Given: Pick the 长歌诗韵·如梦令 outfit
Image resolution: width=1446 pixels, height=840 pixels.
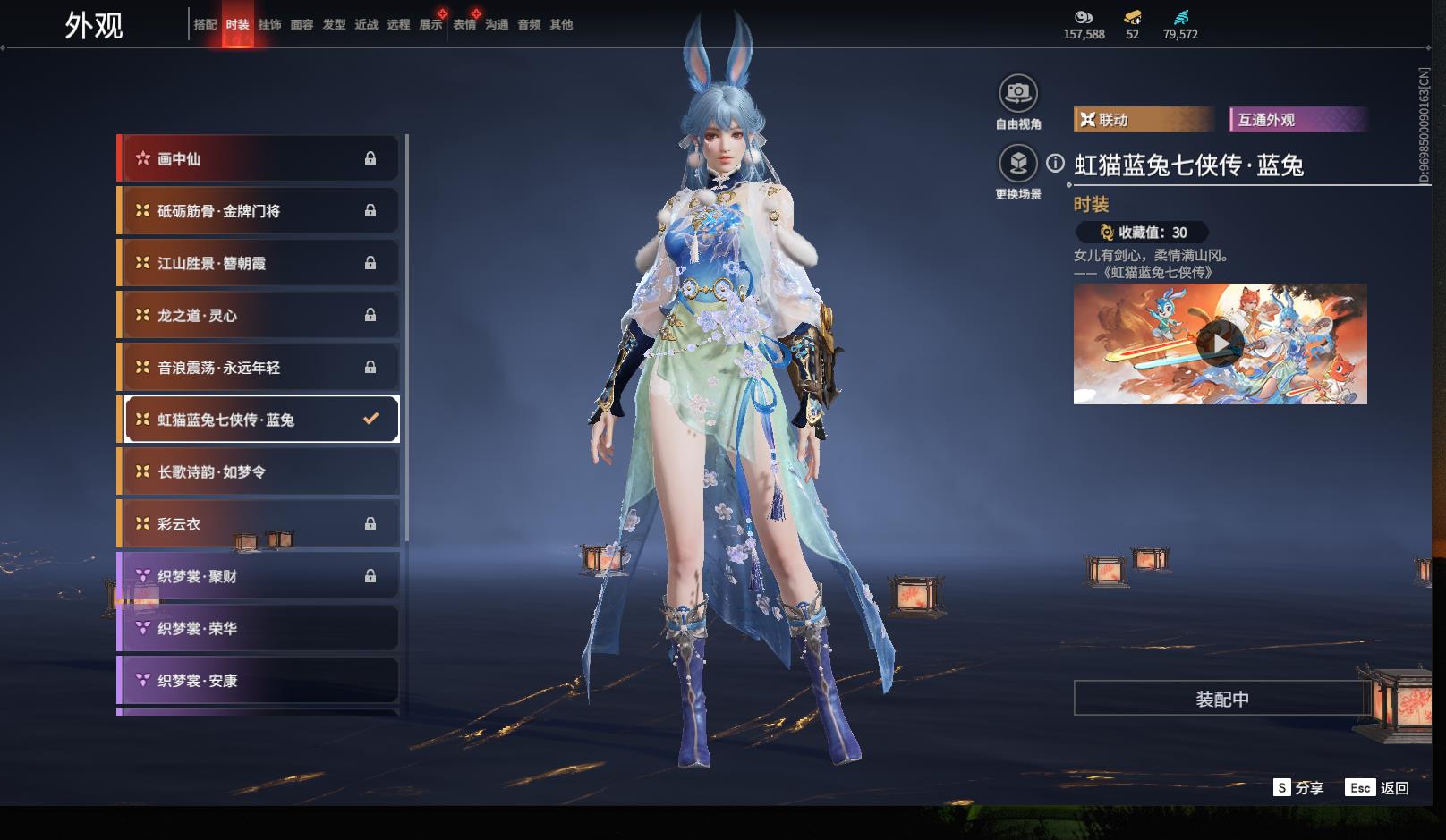Looking at the screenshot, I should coord(258,472).
